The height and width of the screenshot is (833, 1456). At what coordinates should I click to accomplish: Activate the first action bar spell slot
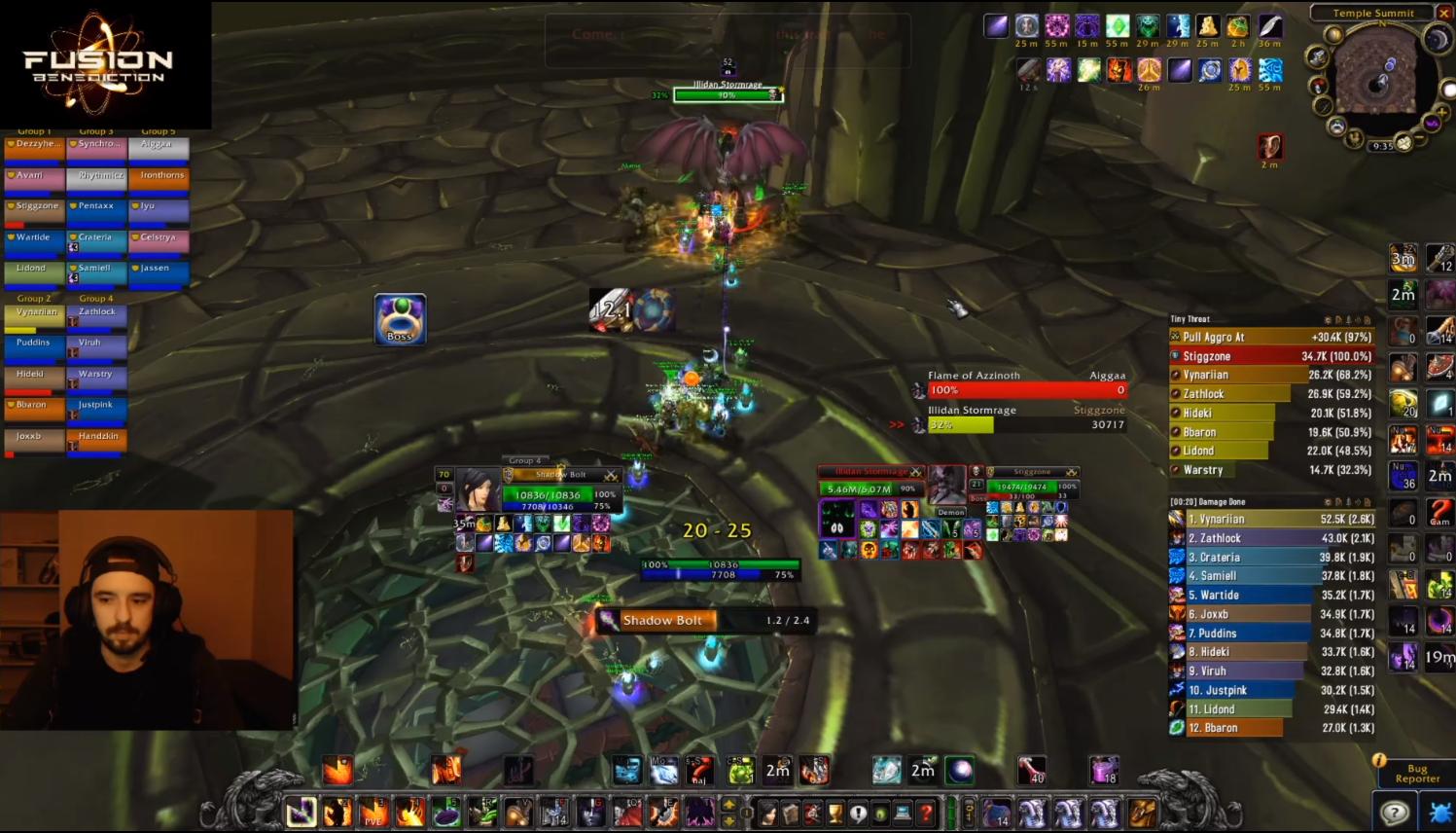pos(302,812)
